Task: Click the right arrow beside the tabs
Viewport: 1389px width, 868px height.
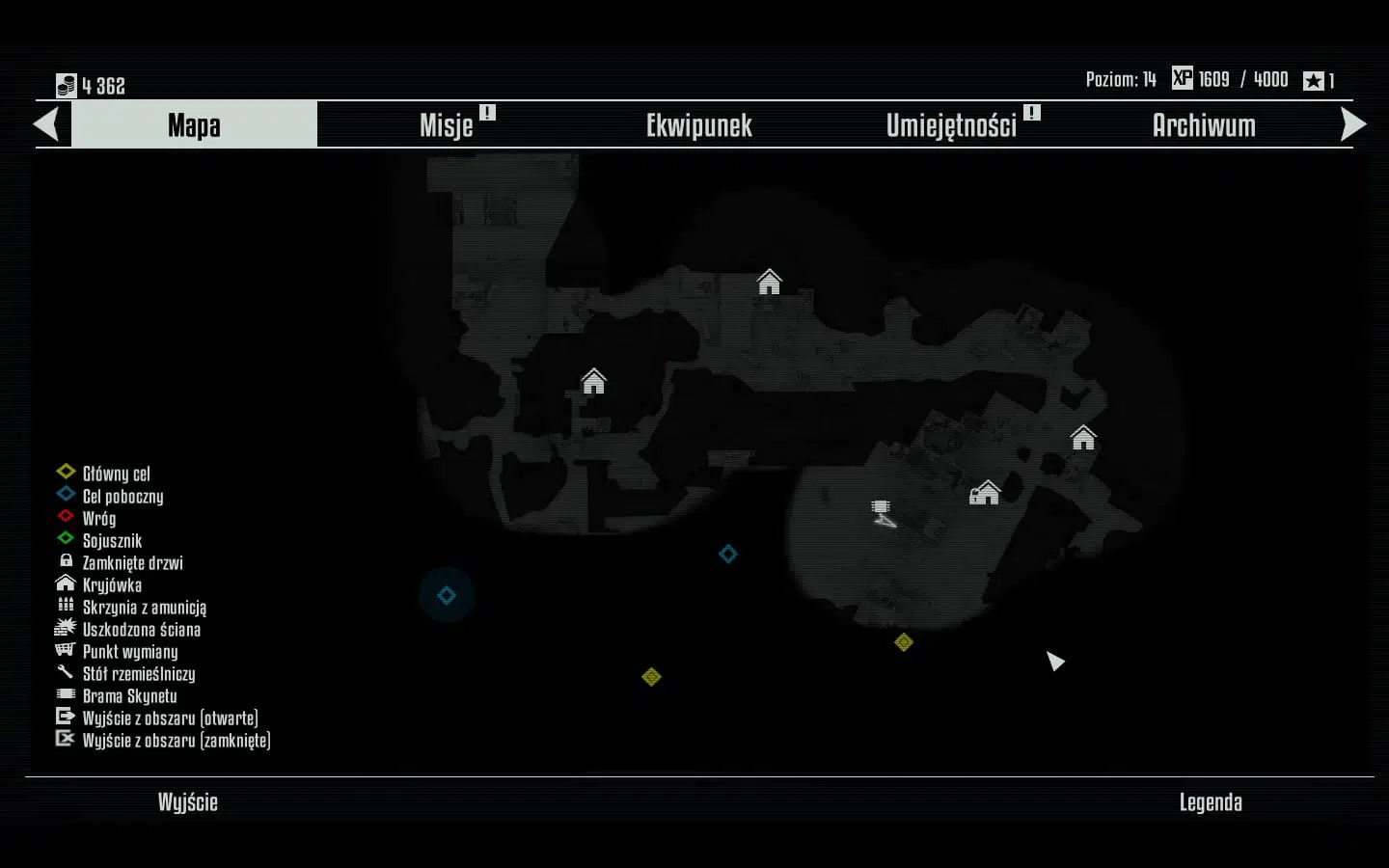Action: [1353, 124]
